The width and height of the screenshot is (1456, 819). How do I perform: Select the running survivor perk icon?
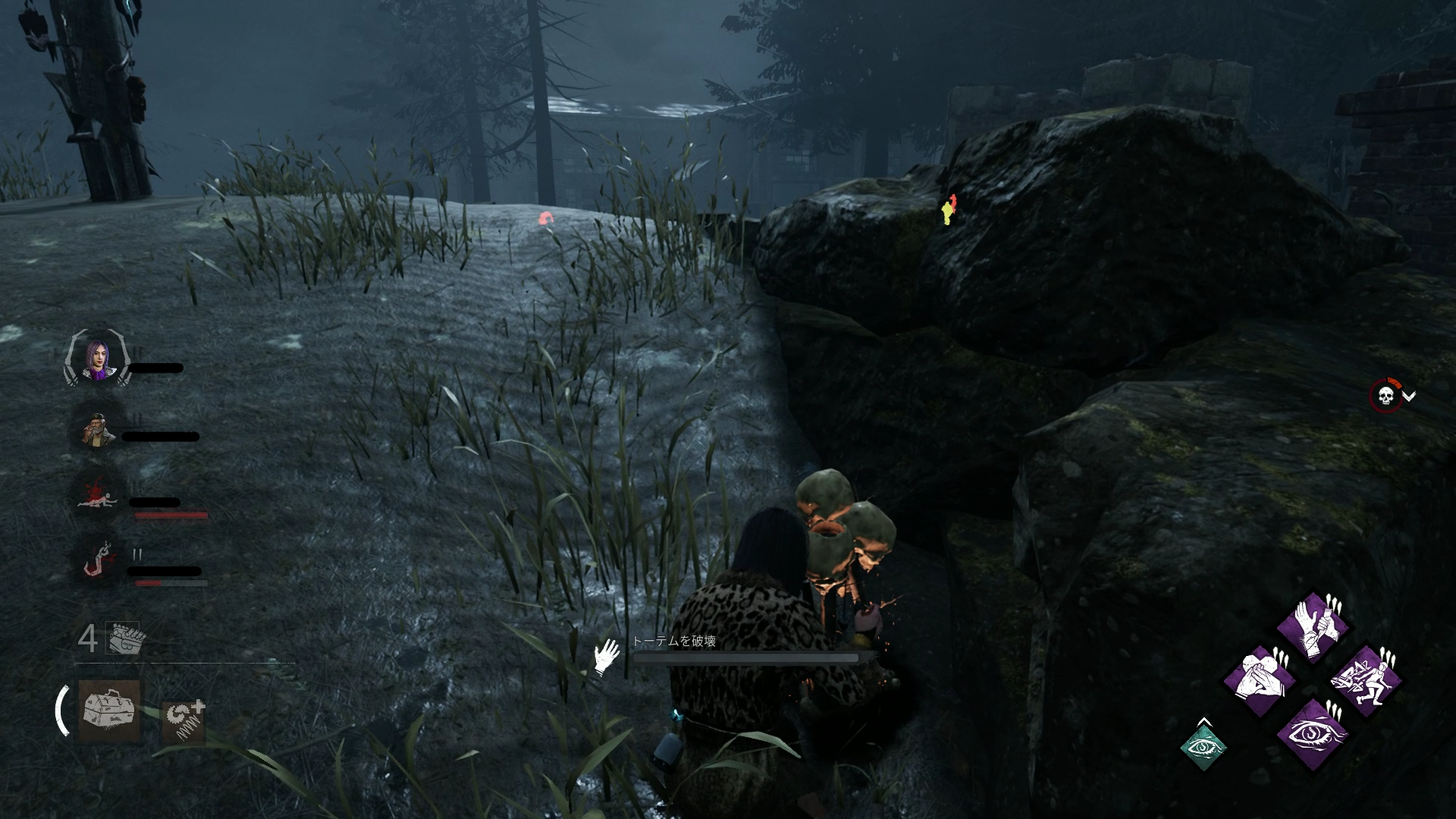coord(1365,680)
